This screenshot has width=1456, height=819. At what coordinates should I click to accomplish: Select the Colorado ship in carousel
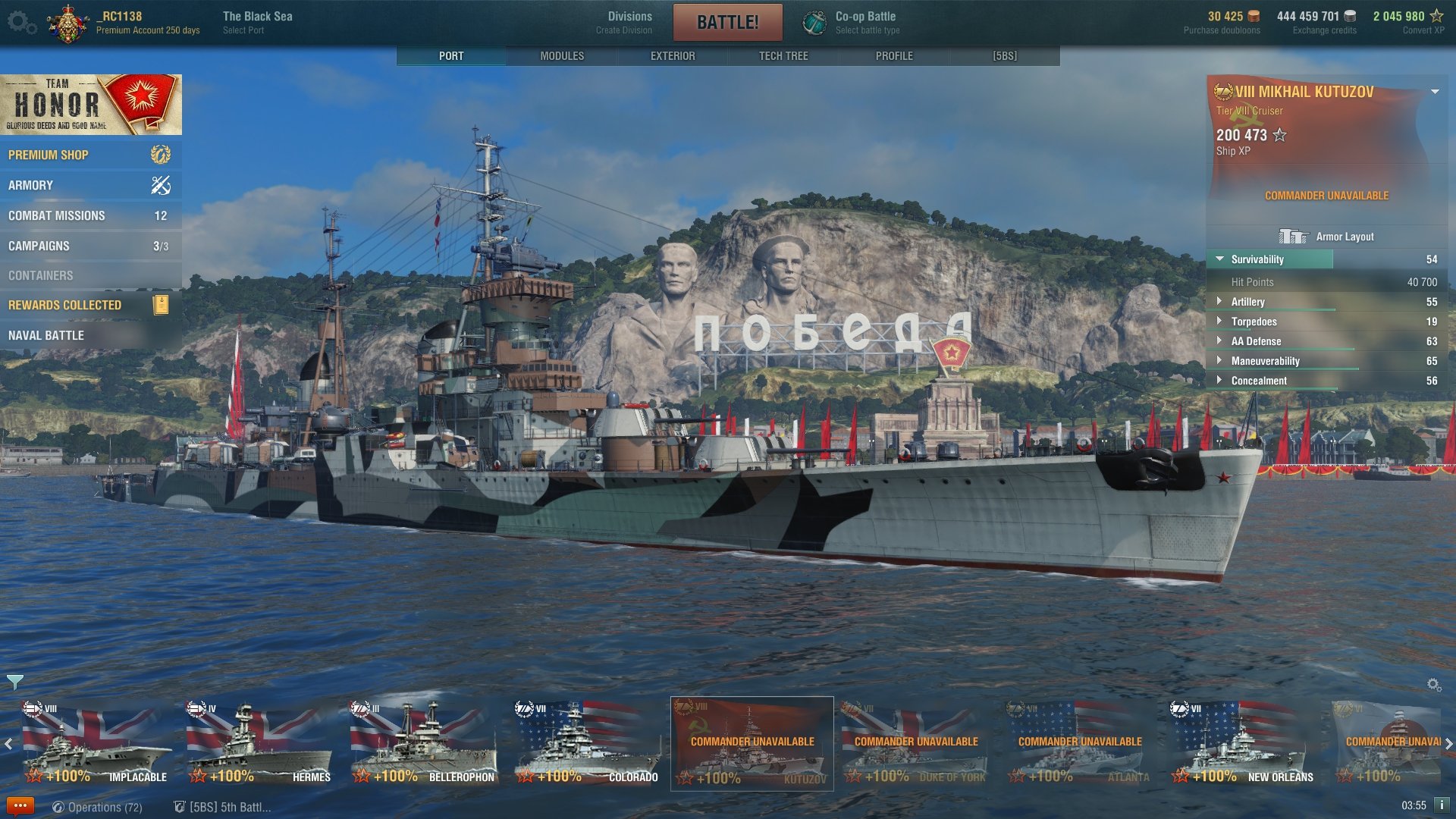tap(587, 743)
